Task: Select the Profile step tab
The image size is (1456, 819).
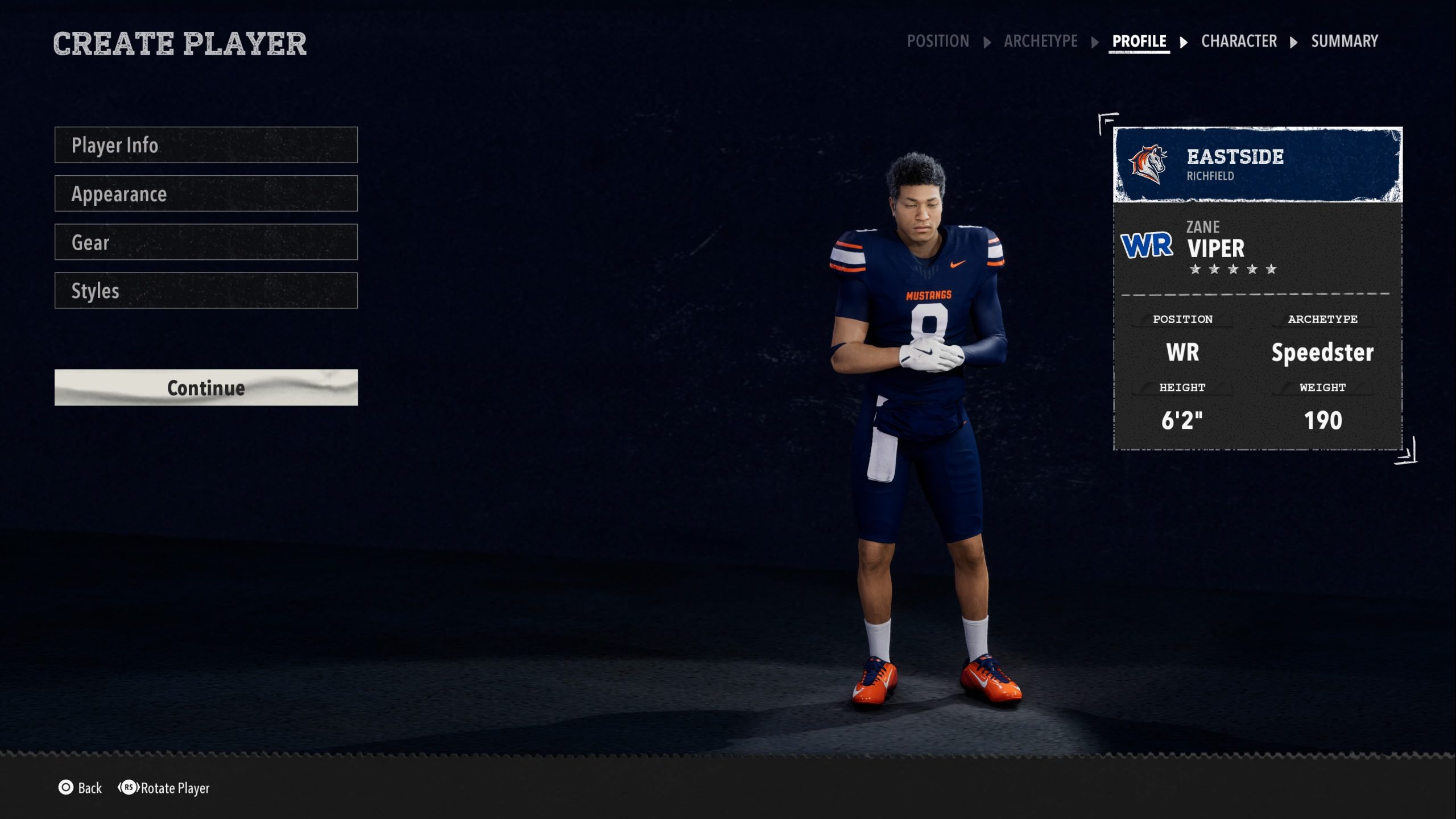Action: (1139, 41)
